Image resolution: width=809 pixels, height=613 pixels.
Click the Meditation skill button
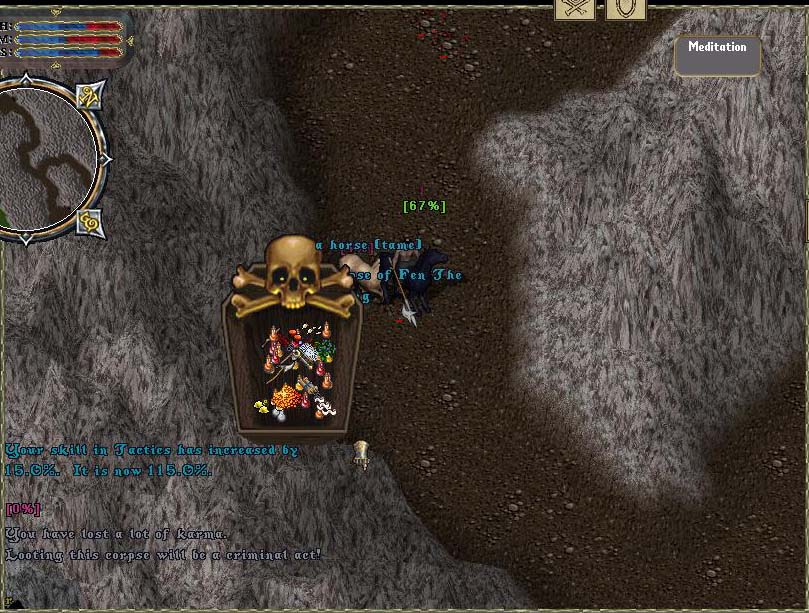[717, 55]
